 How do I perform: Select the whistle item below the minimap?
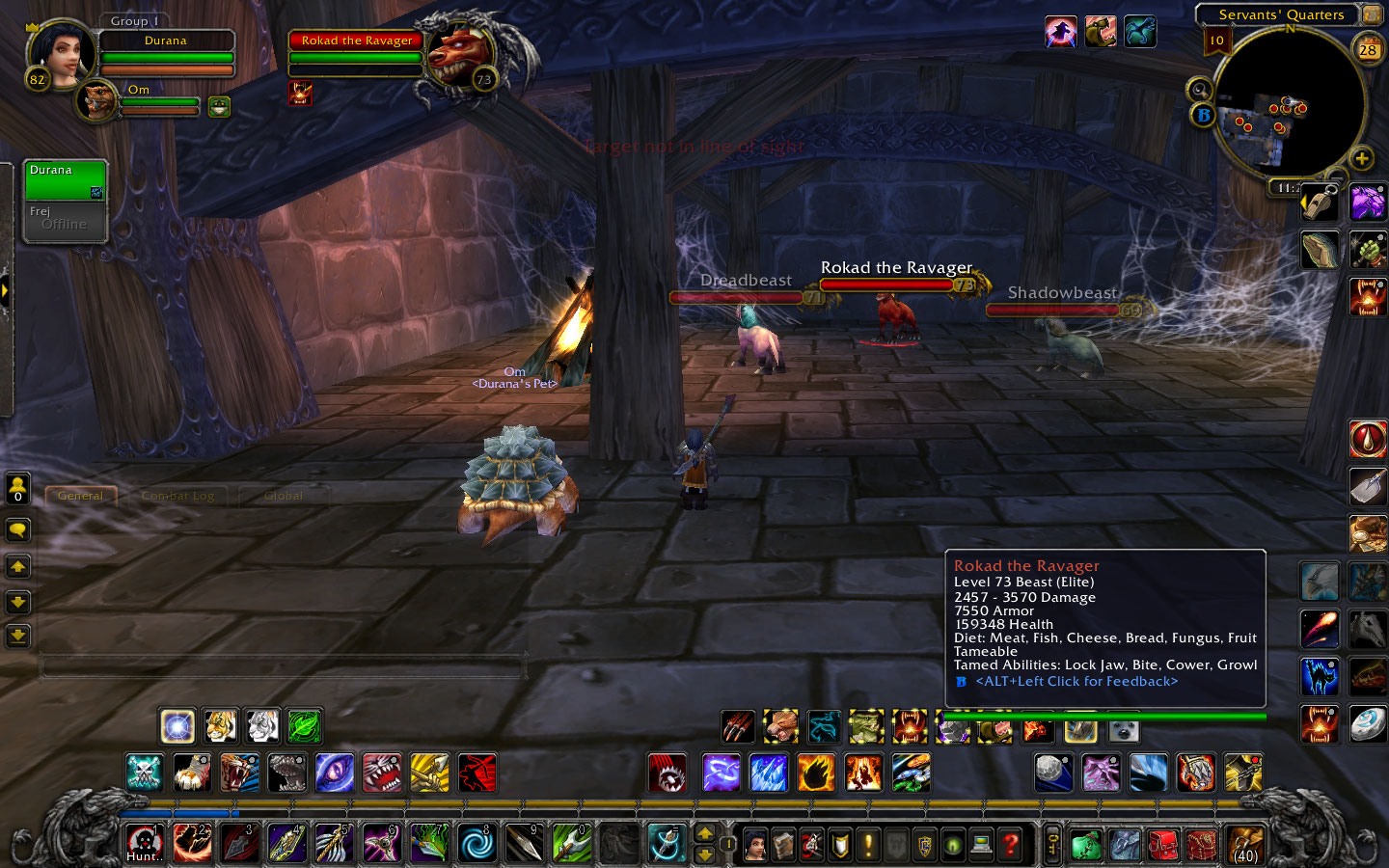coord(1320,203)
